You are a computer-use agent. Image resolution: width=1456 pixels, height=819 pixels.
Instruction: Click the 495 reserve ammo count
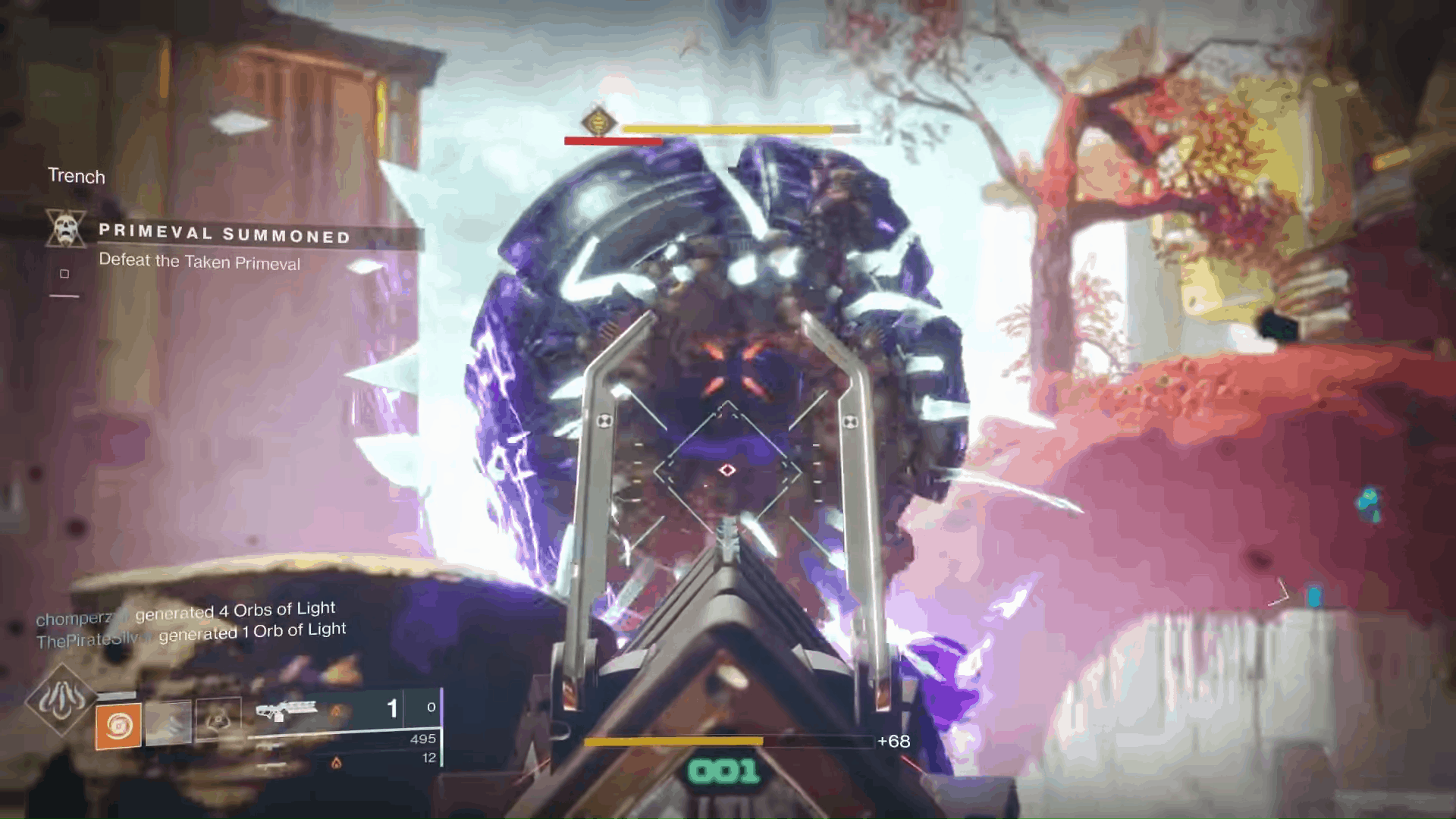pyautogui.click(x=423, y=741)
